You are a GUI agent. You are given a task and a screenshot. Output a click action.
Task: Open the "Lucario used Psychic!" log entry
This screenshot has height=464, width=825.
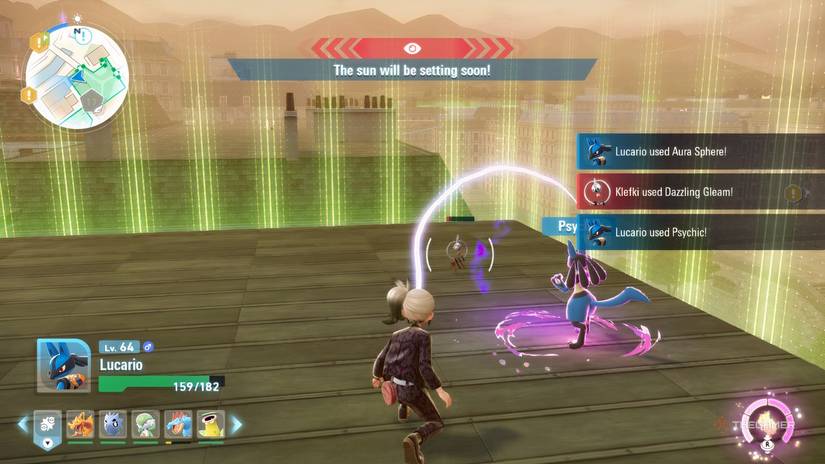coord(700,232)
